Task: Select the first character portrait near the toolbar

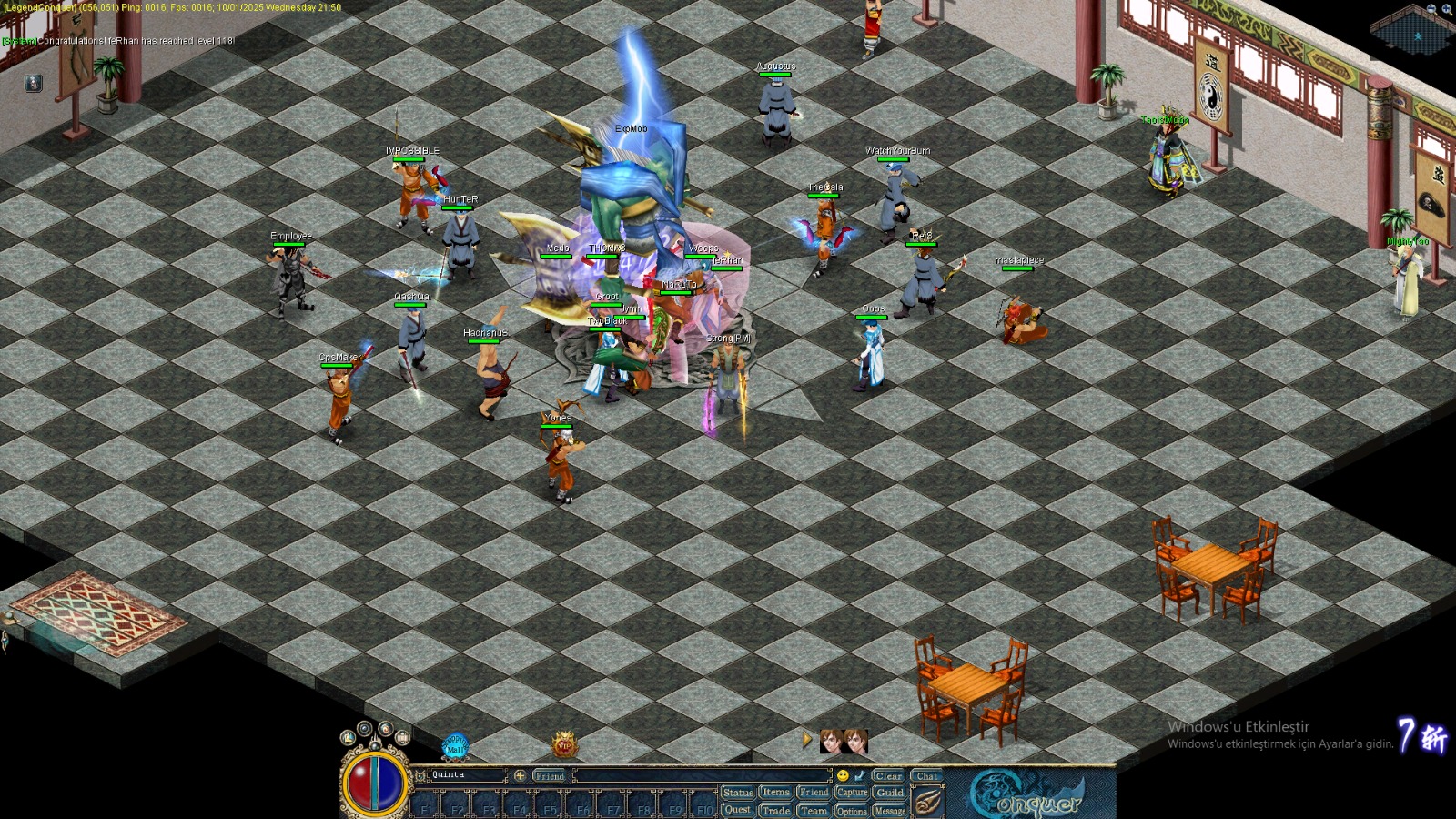Action: coord(830,741)
